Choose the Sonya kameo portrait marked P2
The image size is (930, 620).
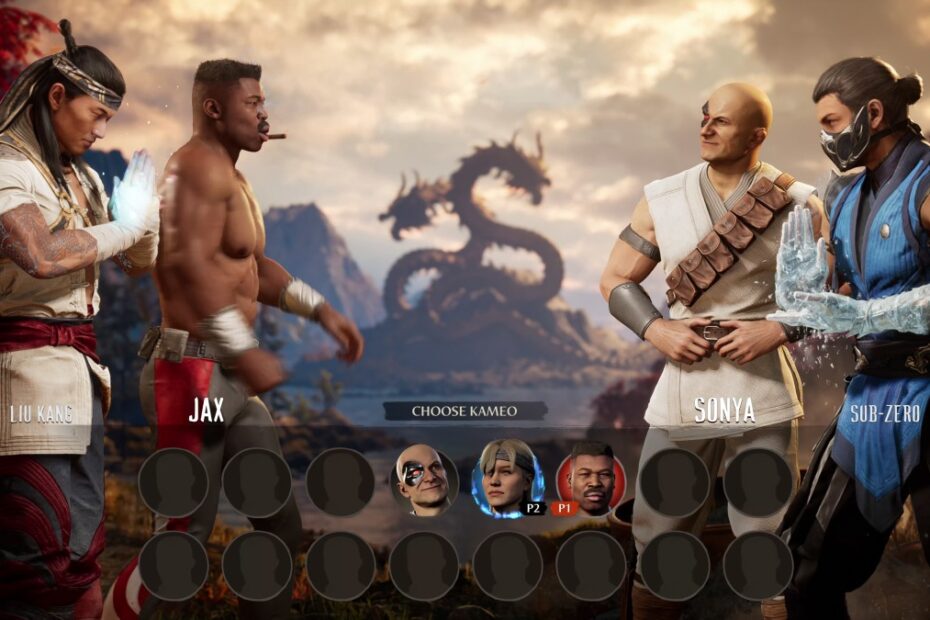coord(507,479)
